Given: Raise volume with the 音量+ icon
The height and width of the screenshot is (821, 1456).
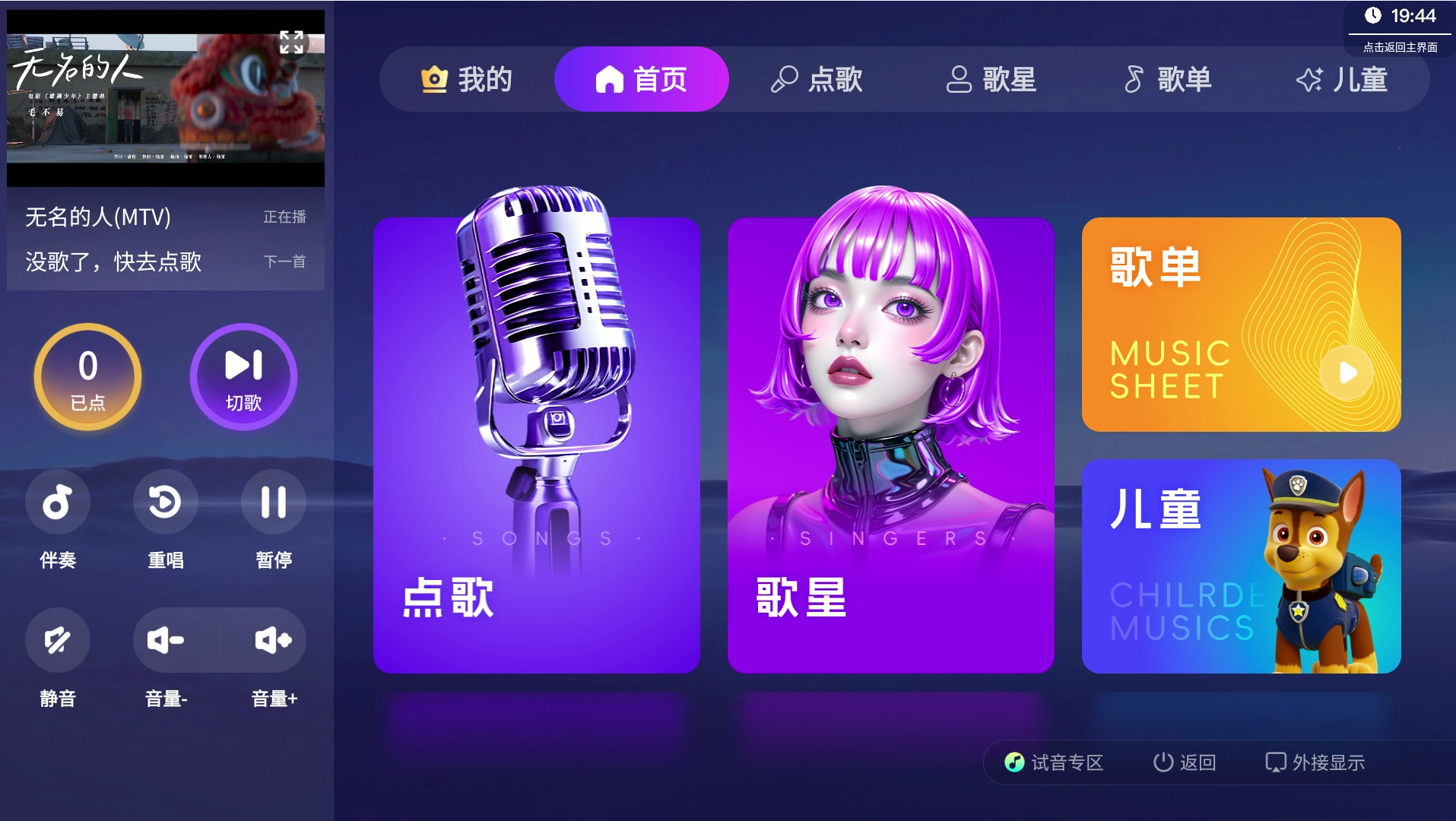Looking at the screenshot, I should 274,640.
